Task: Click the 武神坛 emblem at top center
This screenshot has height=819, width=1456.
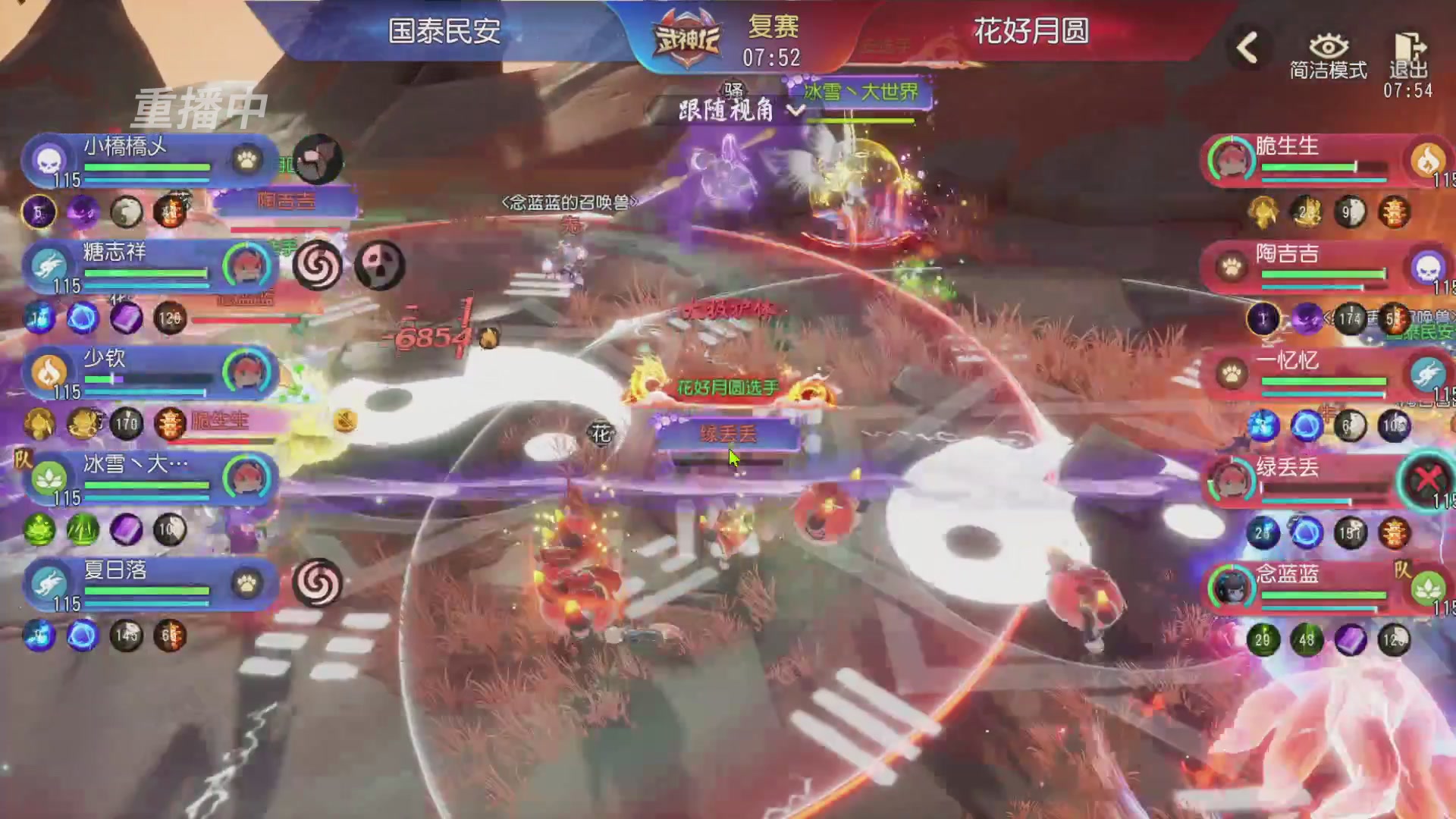Action: (x=689, y=34)
